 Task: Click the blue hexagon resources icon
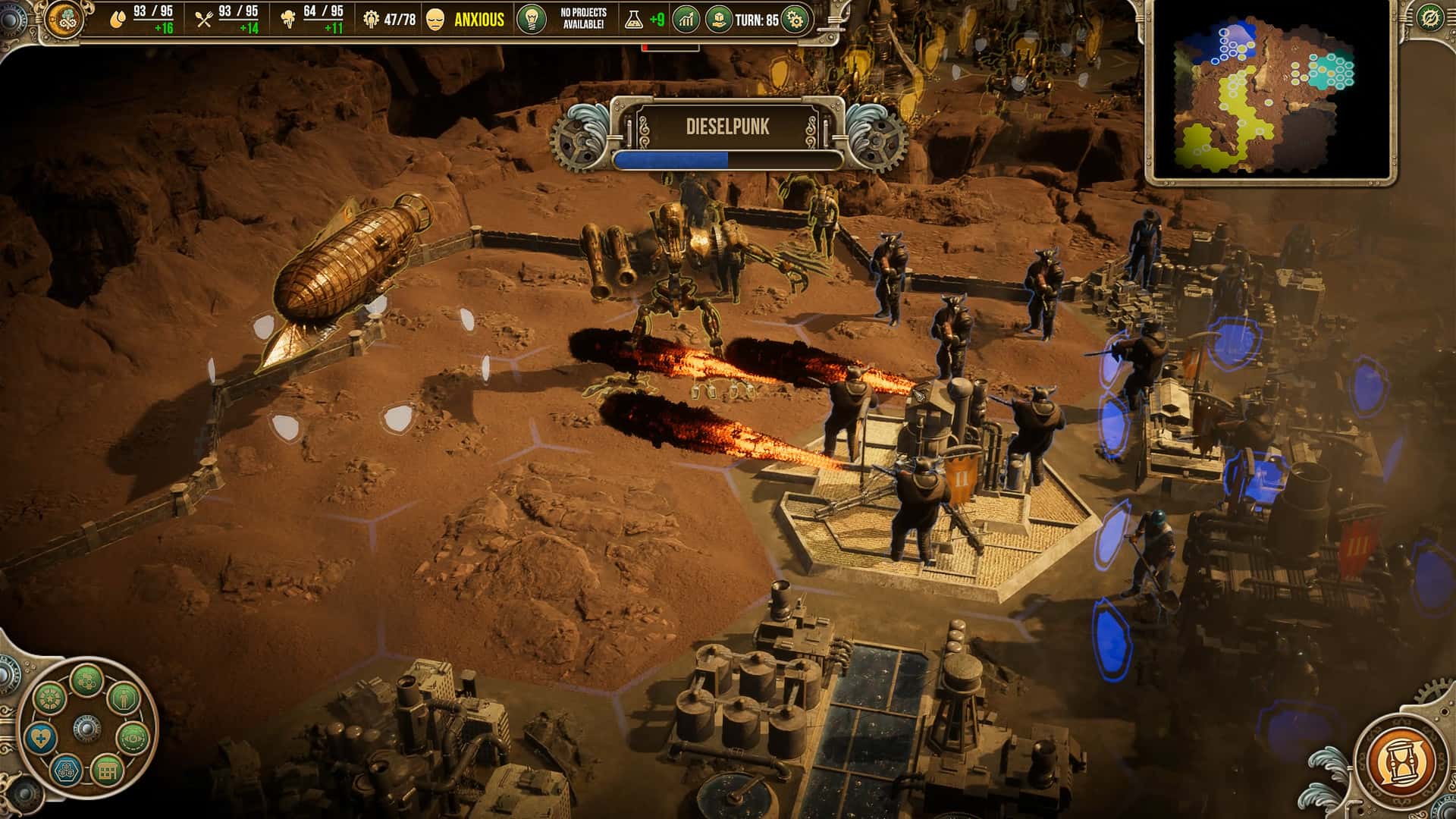(65, 771)
